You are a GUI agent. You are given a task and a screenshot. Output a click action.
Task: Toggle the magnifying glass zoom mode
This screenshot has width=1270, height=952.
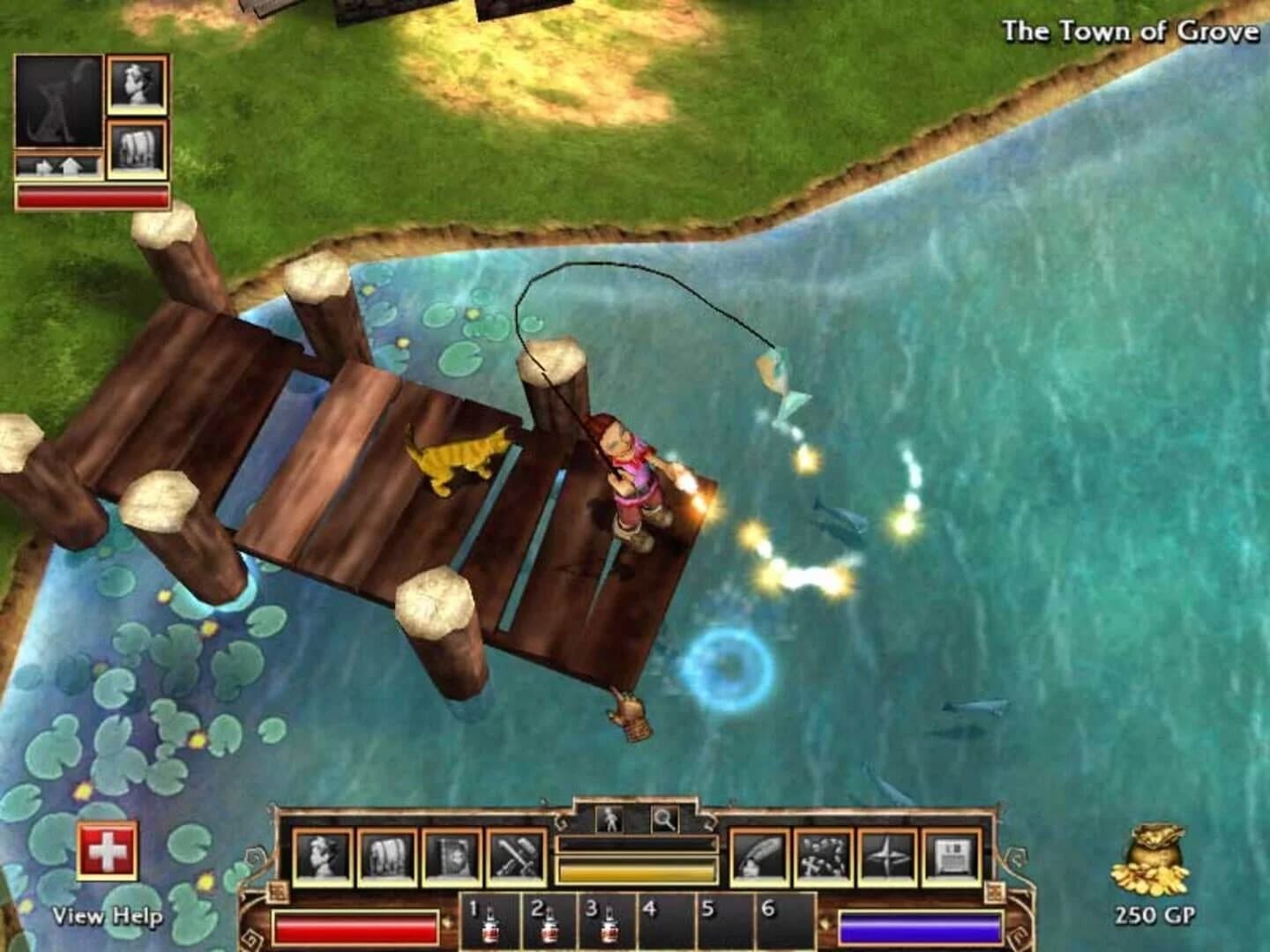pos(662,821)
